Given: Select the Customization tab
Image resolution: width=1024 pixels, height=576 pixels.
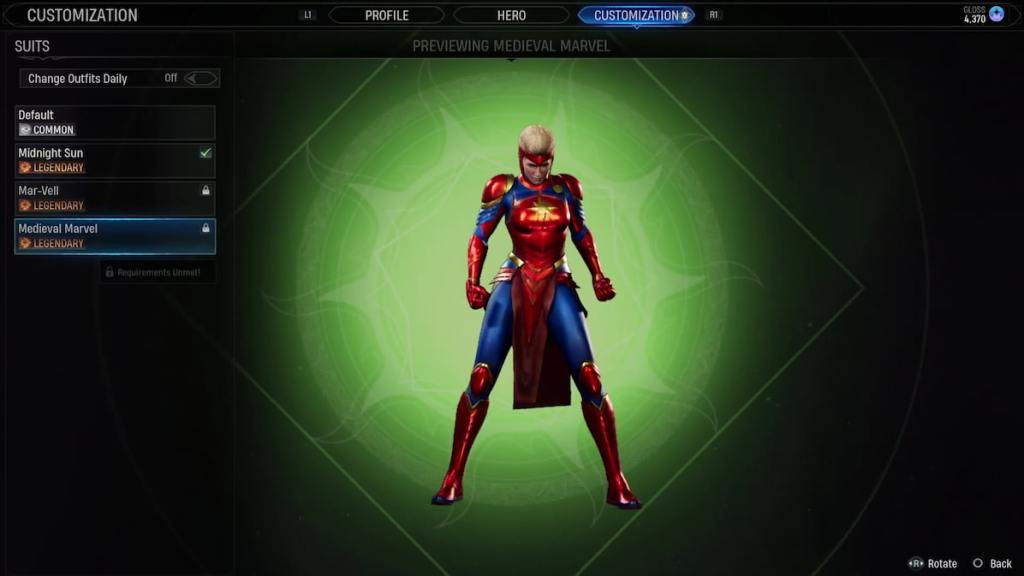Looking at the screenshot, I should pyautogui.click(x=636, y=15).
